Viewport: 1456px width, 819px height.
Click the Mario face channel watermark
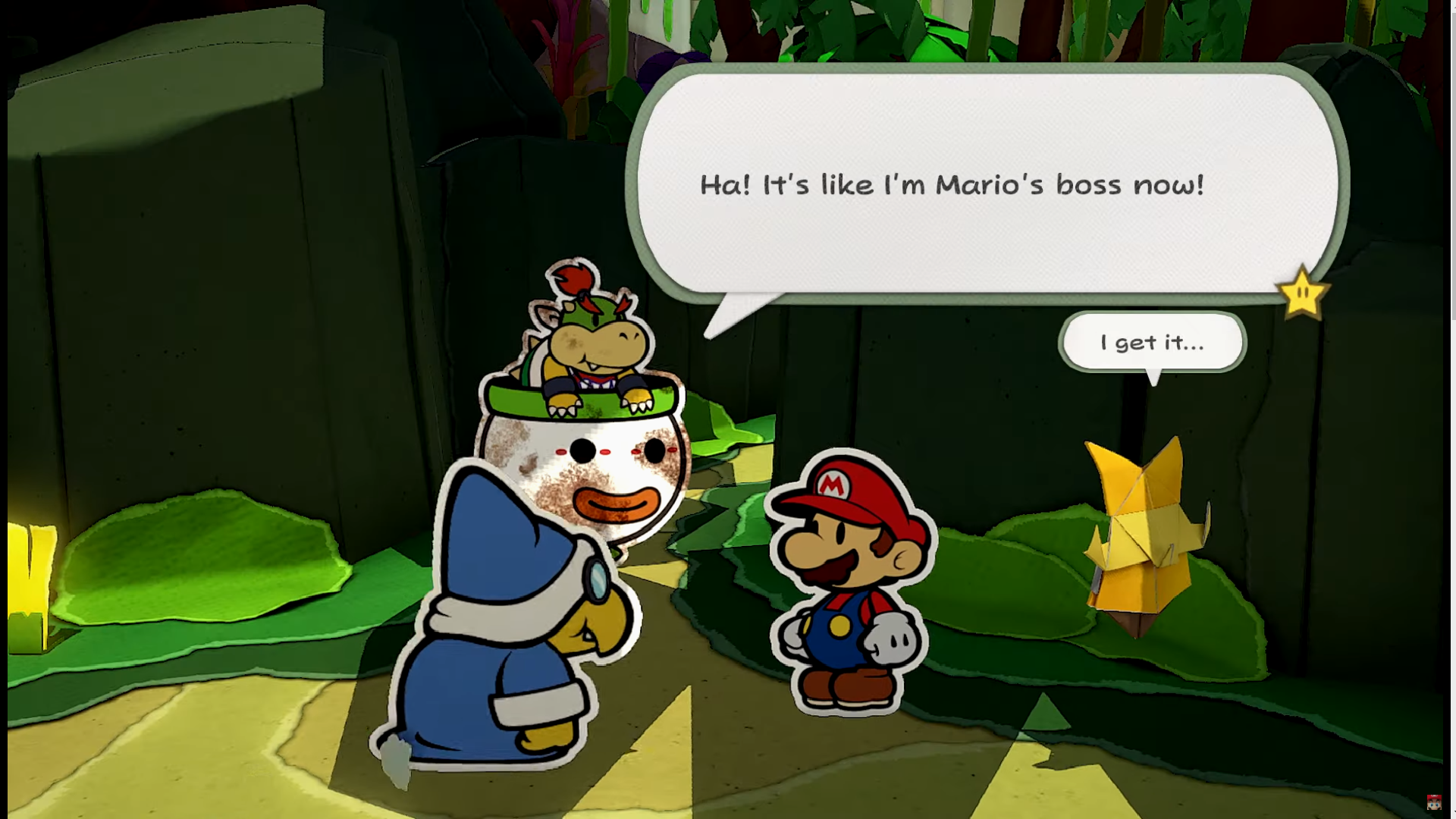click(1433, 802)
